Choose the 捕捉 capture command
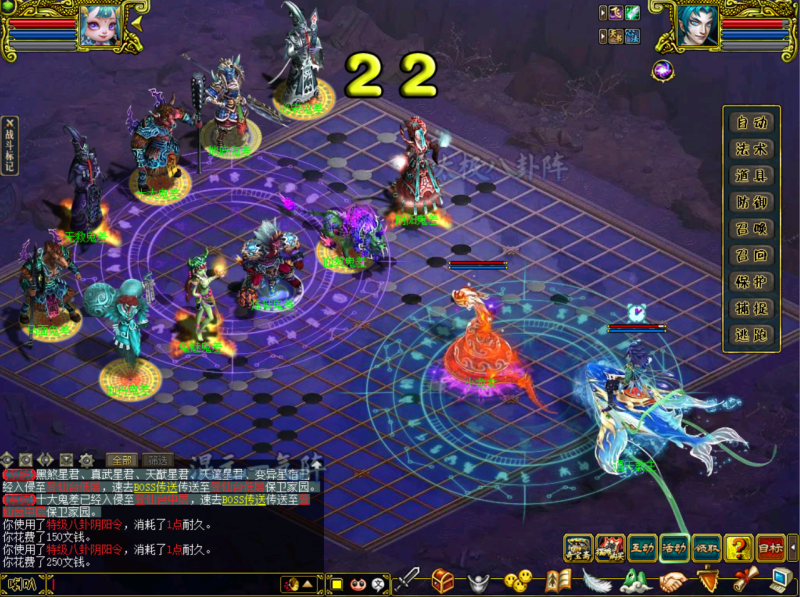The image size is (800, 597). [751, 308]
